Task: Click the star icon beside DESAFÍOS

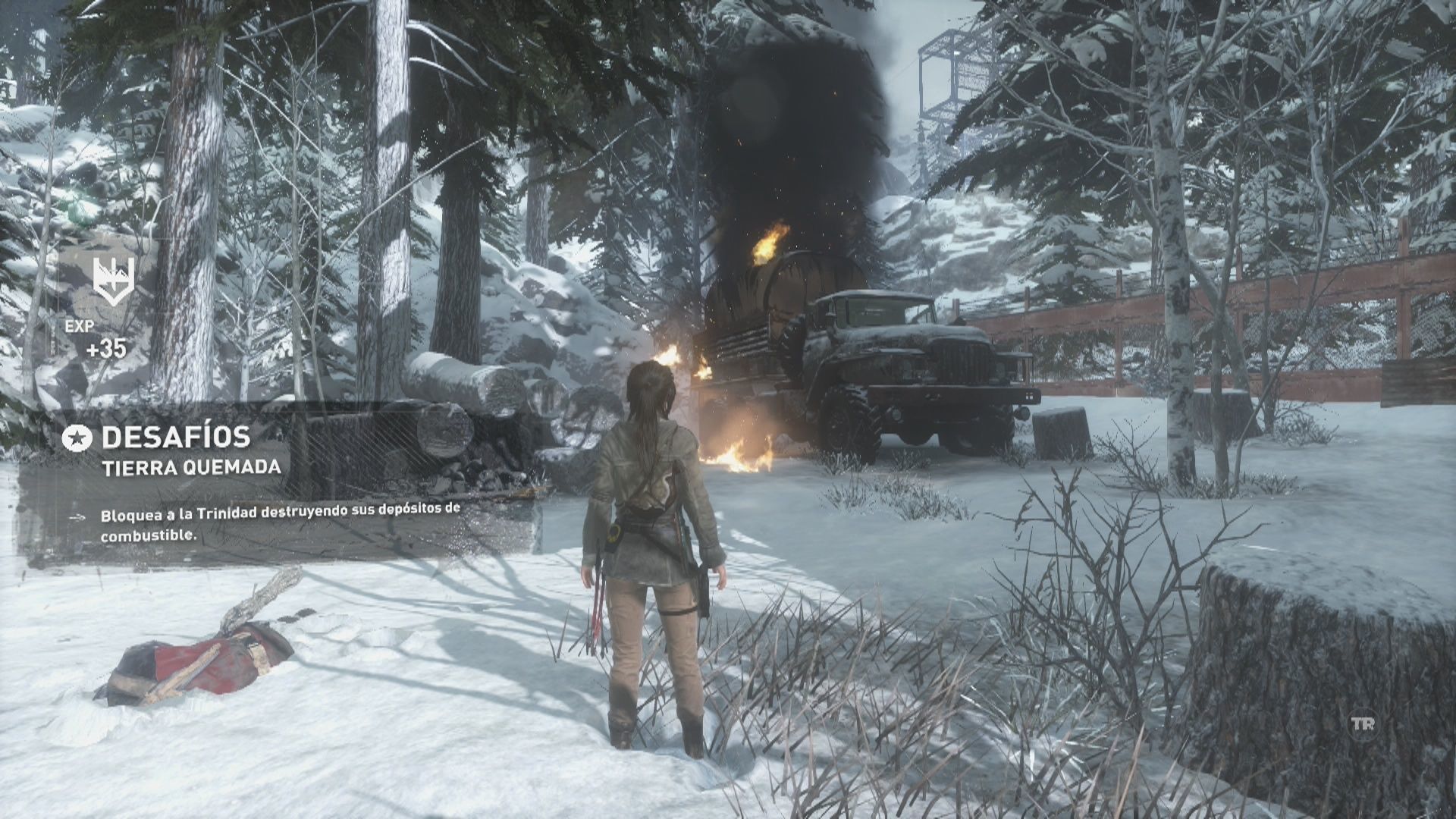Action: tap(77, 437)
